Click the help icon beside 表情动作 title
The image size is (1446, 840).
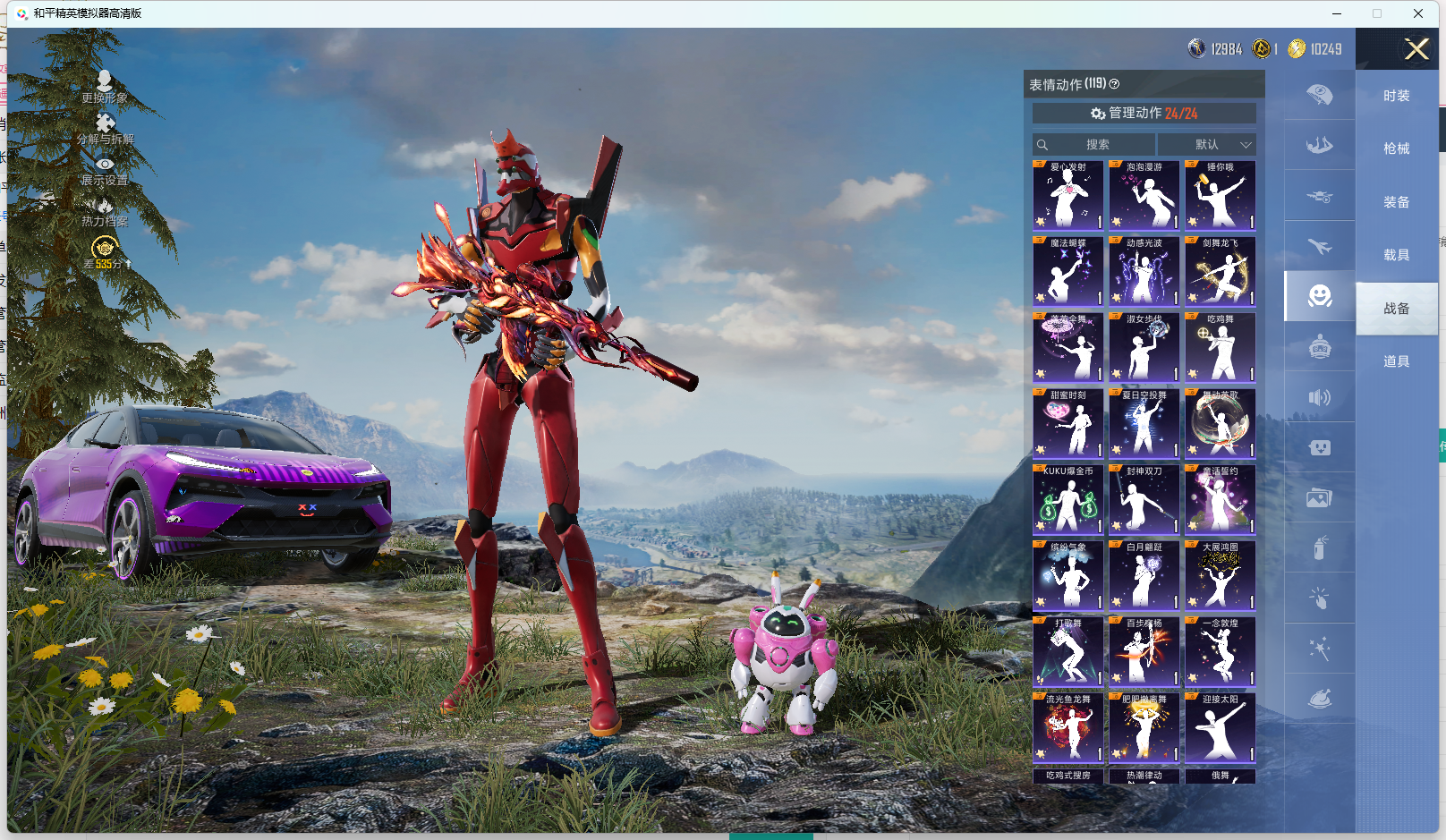[1114, 84]
